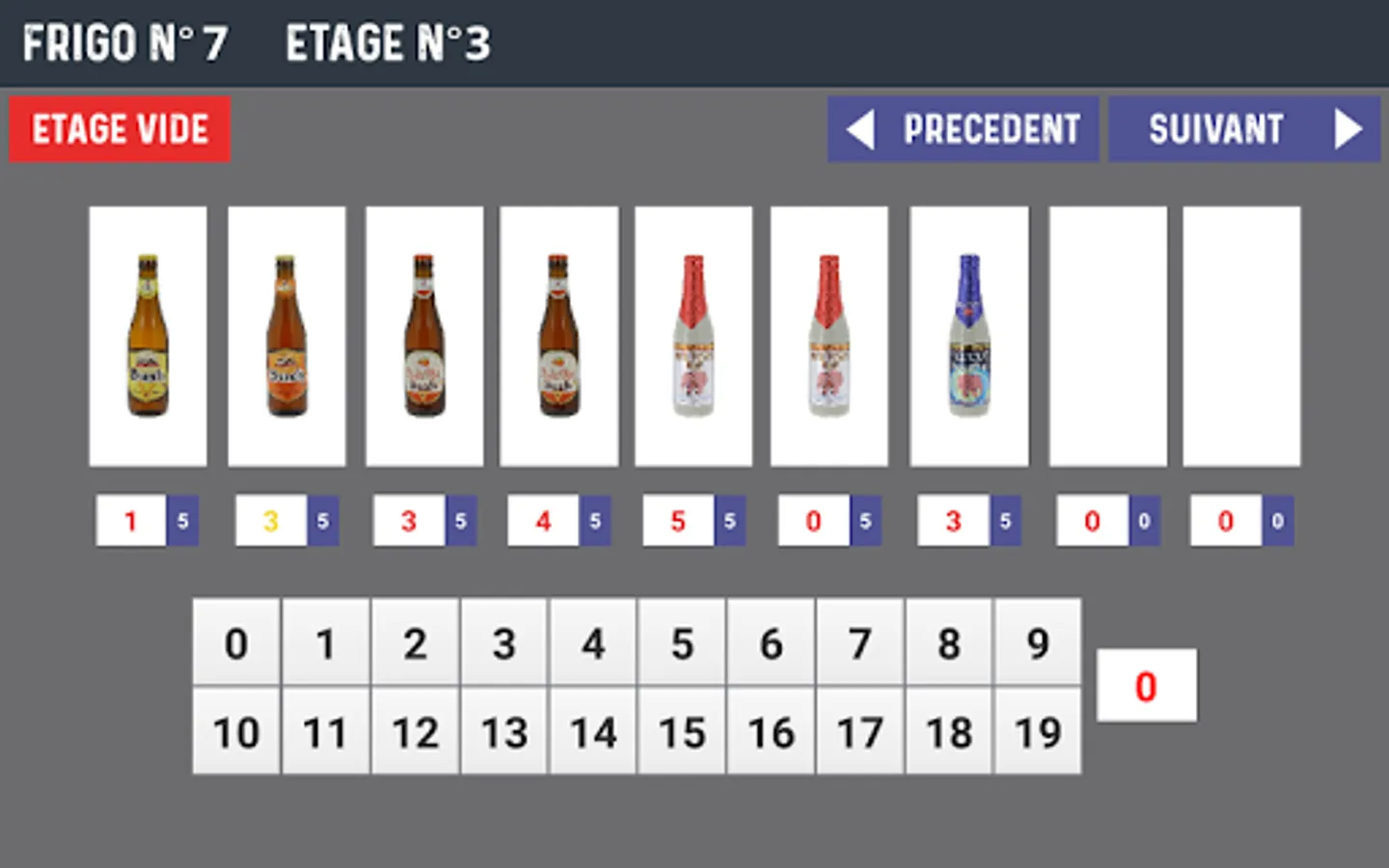The height and width of the screenshot is (868, 1389).
Task: Tap number 0 on the keypad
Action: [236, 643]
